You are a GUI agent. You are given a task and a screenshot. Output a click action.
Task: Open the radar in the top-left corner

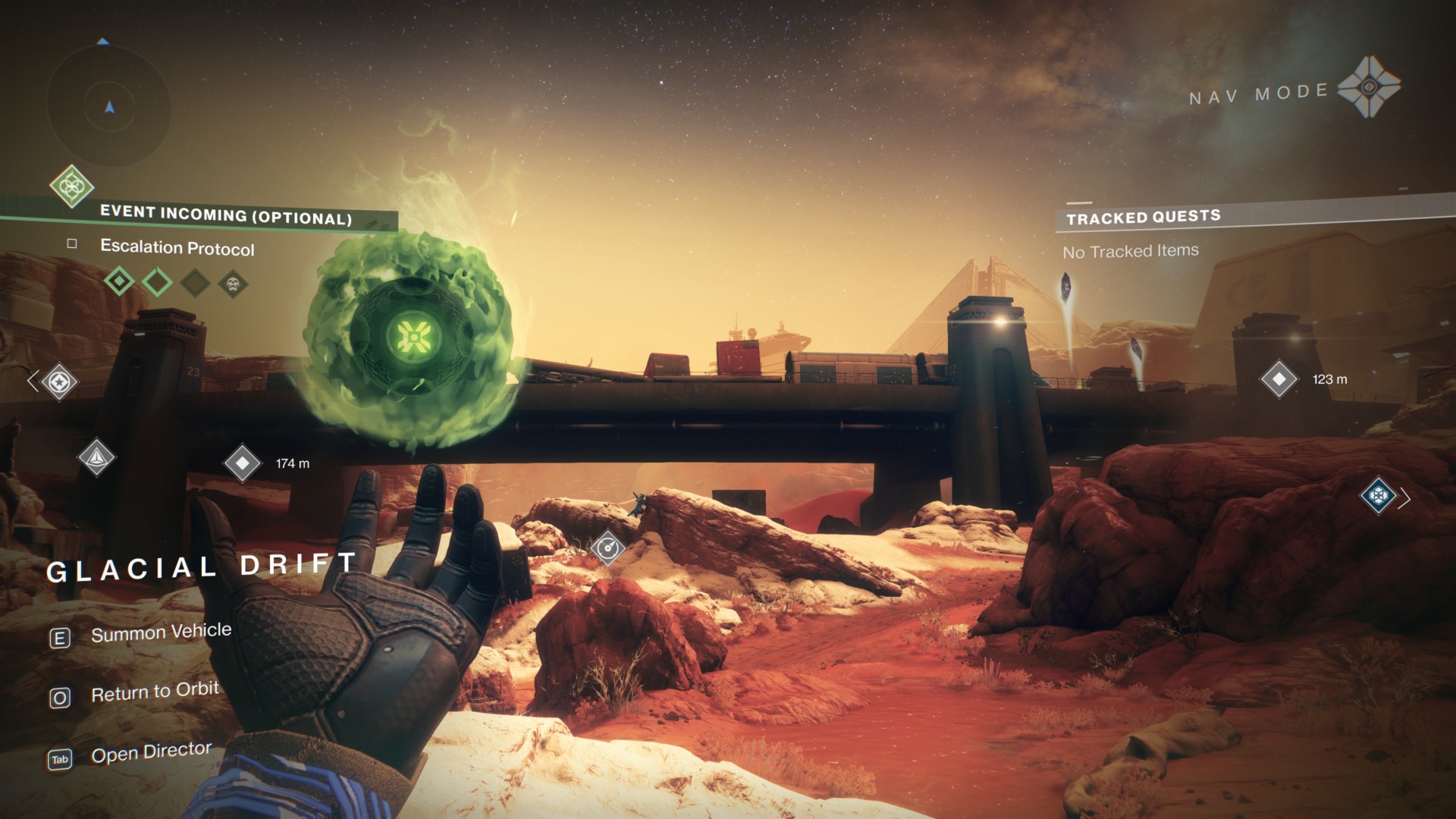click(x=109, y=108)
